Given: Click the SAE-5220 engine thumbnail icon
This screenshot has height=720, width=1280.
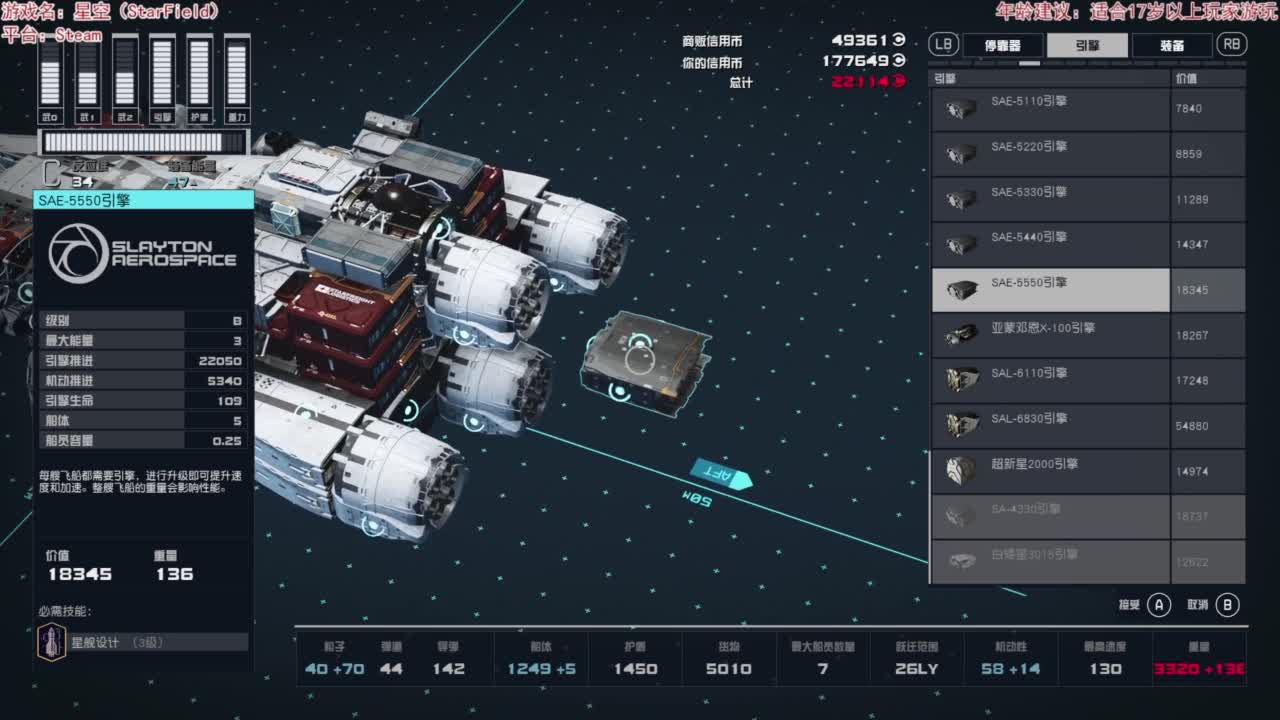Looking at the screenshot, I should tap(960, 154).
